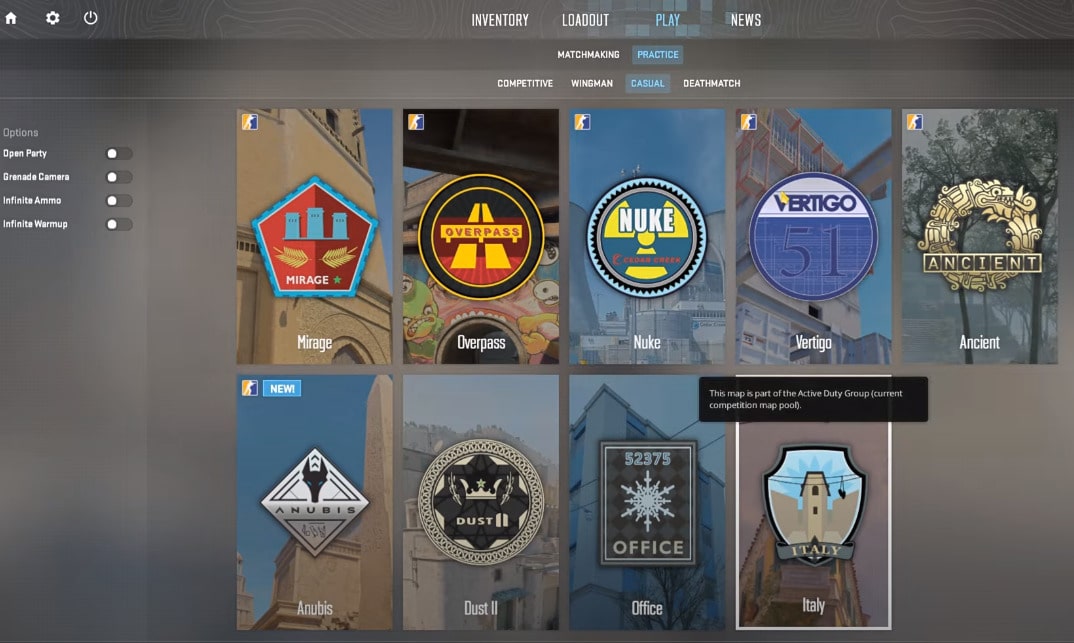Image resolution: width=1074 pixels, height=643 pixels.
Task: Go to the home screen icon
Action: coord(11,18)
